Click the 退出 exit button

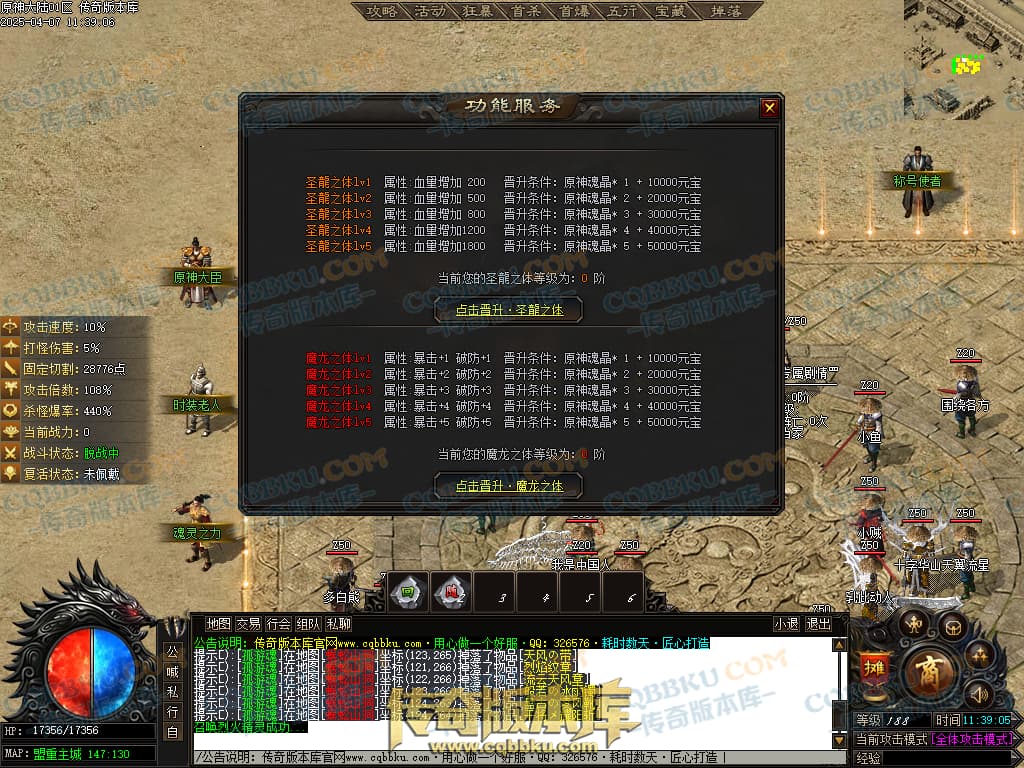coord(818,624)
